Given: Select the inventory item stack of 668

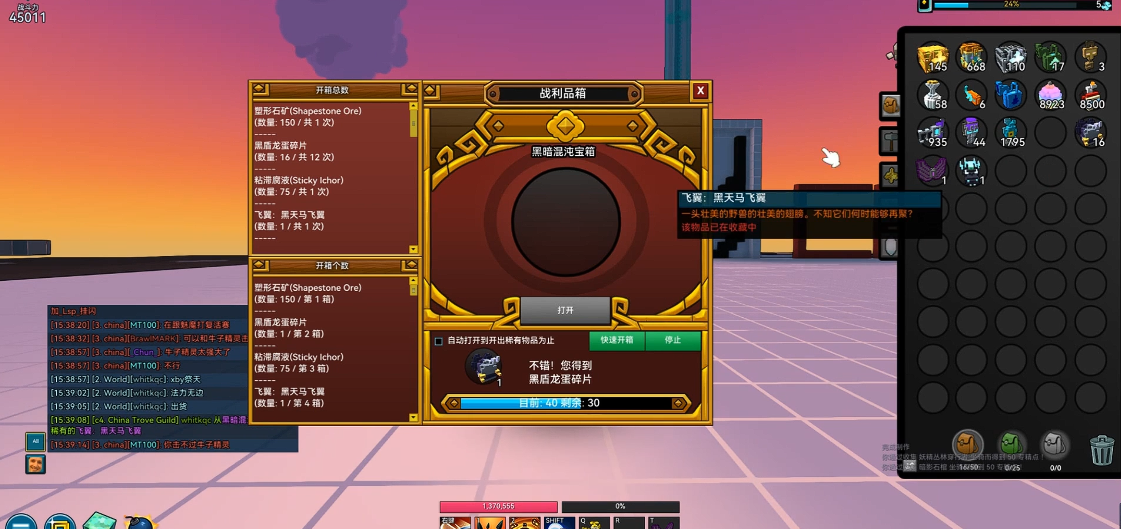Looking at the screenshot, I should pos(972,58).
